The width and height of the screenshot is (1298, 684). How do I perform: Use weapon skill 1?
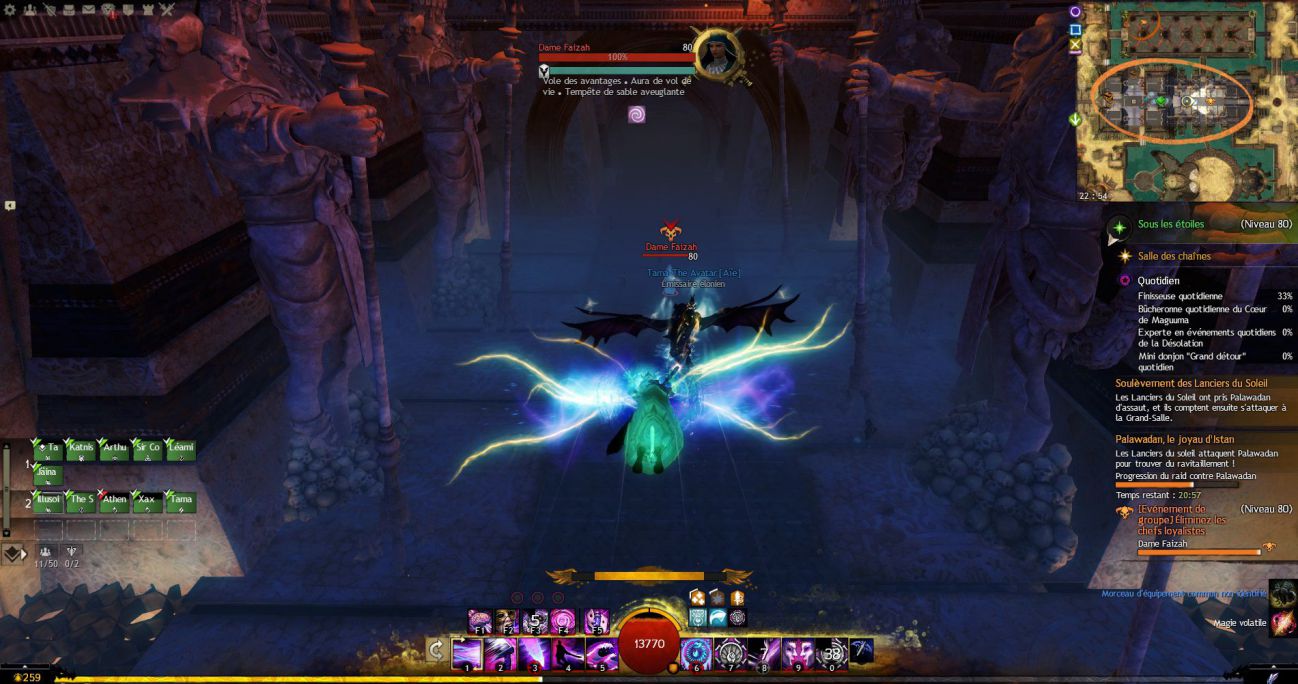pyautogui.click(x=468, y=653)
